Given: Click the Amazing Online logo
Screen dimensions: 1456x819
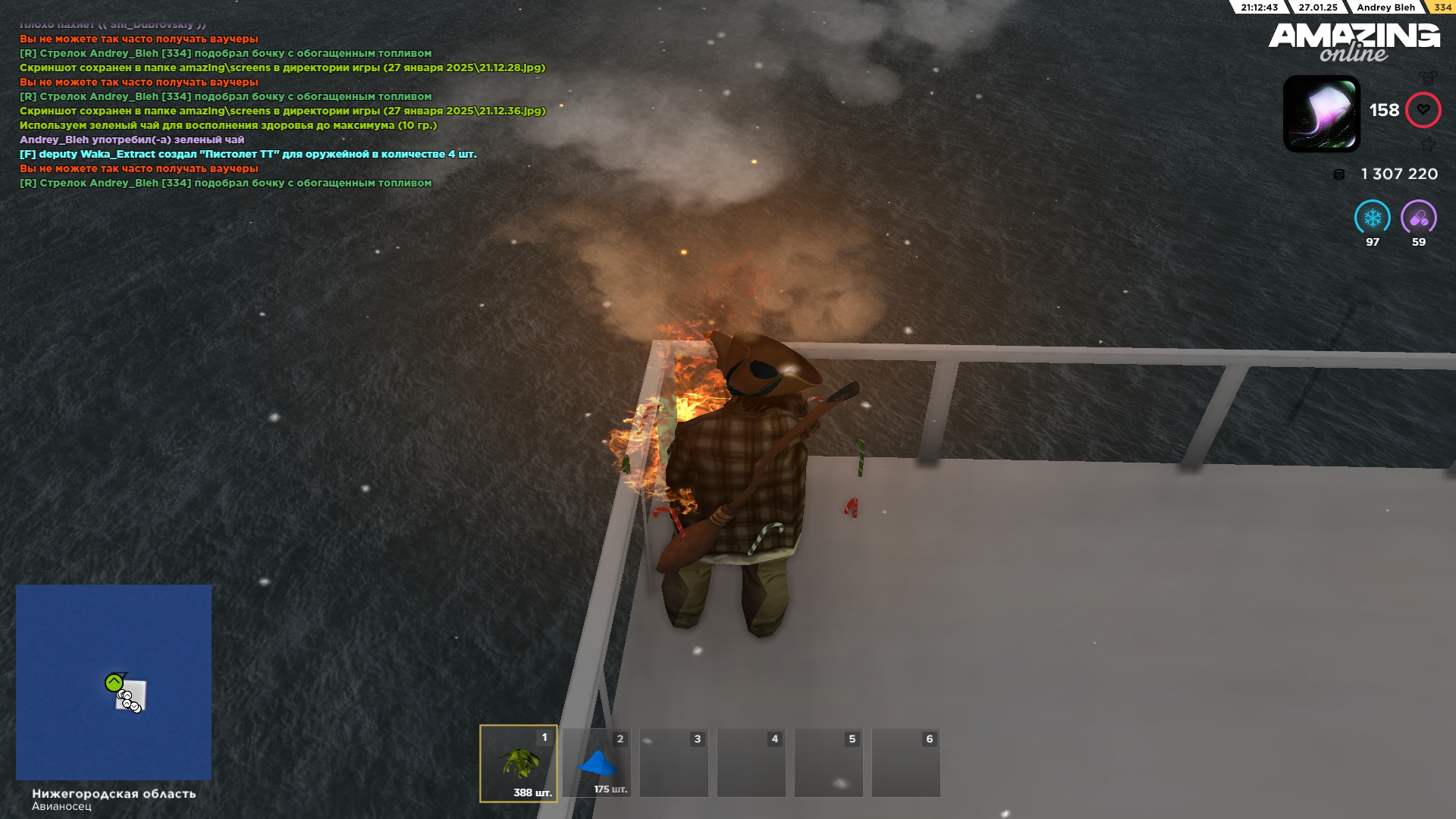Looking at the screenshot, I should click(x=1354, y=42).
